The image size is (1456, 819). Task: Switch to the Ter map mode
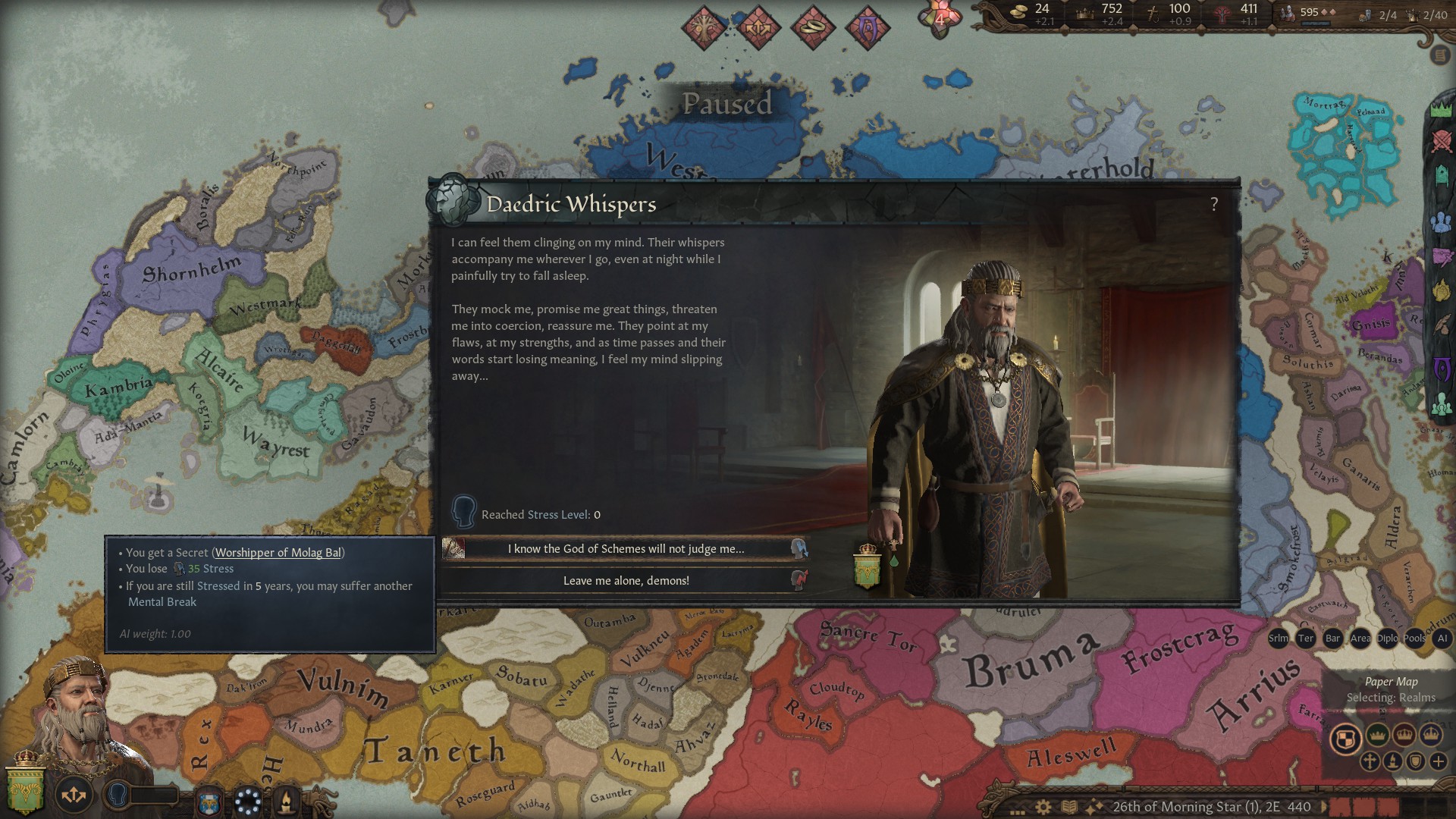(x=1305, y=639)
